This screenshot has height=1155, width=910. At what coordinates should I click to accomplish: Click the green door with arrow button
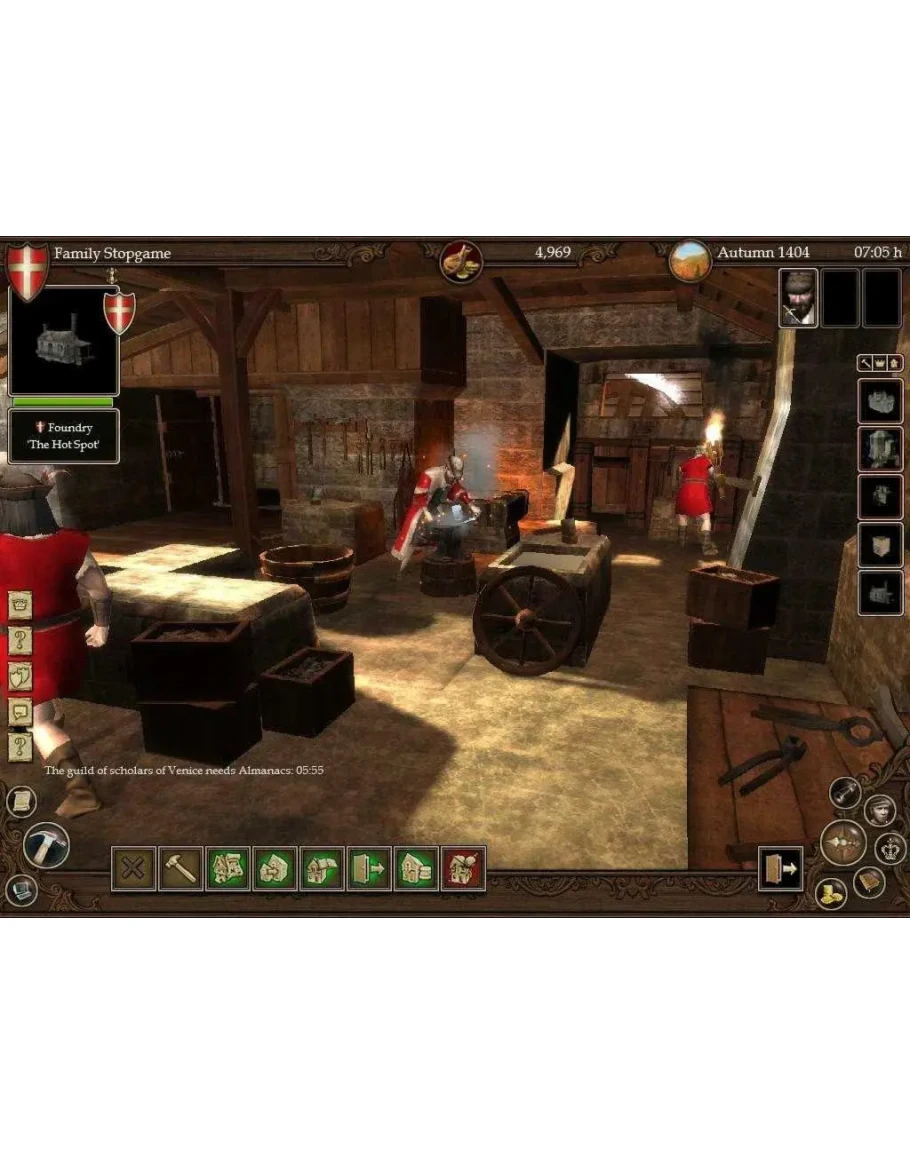pos(369,868)
